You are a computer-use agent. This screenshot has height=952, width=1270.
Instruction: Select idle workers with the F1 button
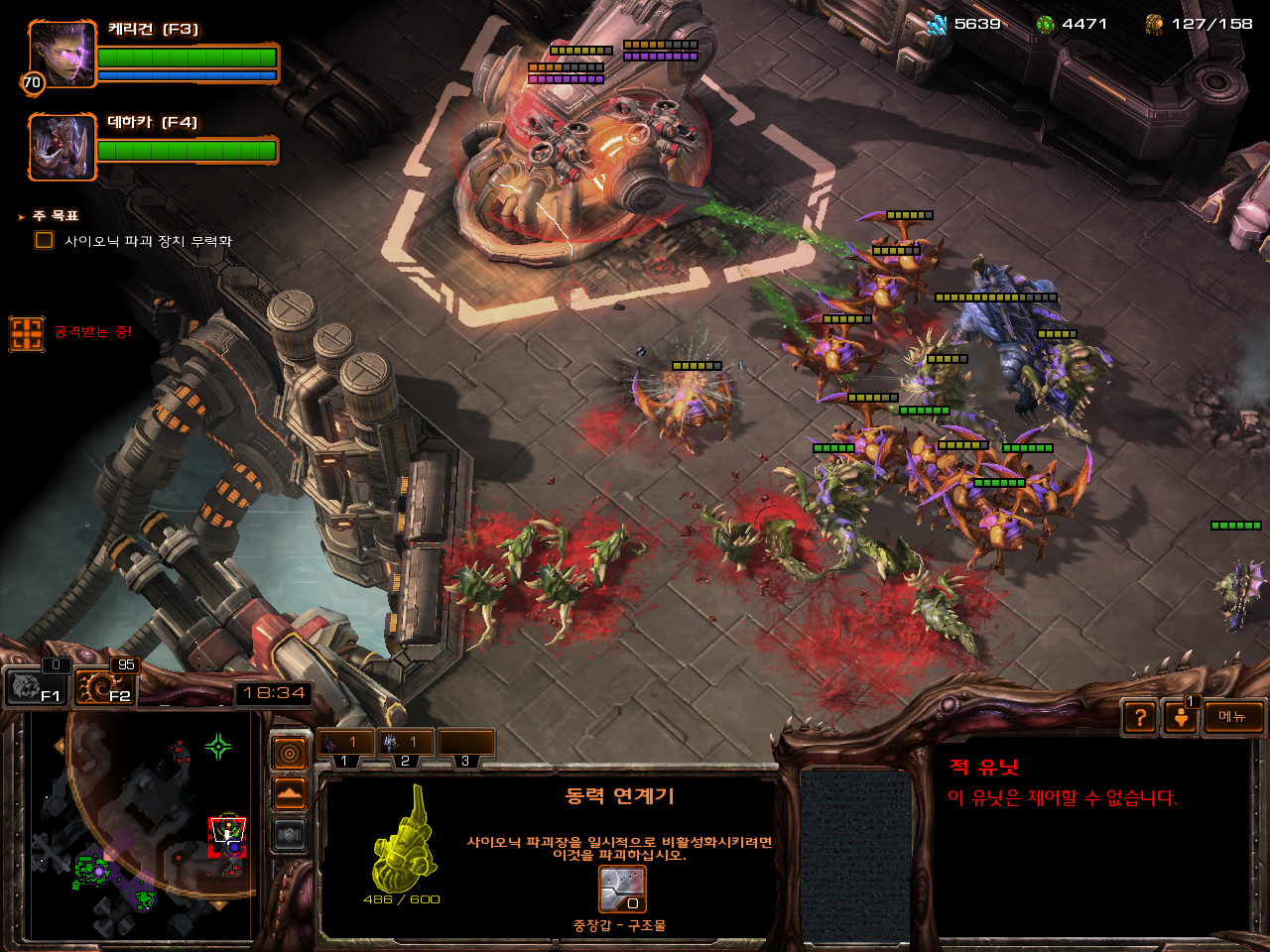[36, 686]
